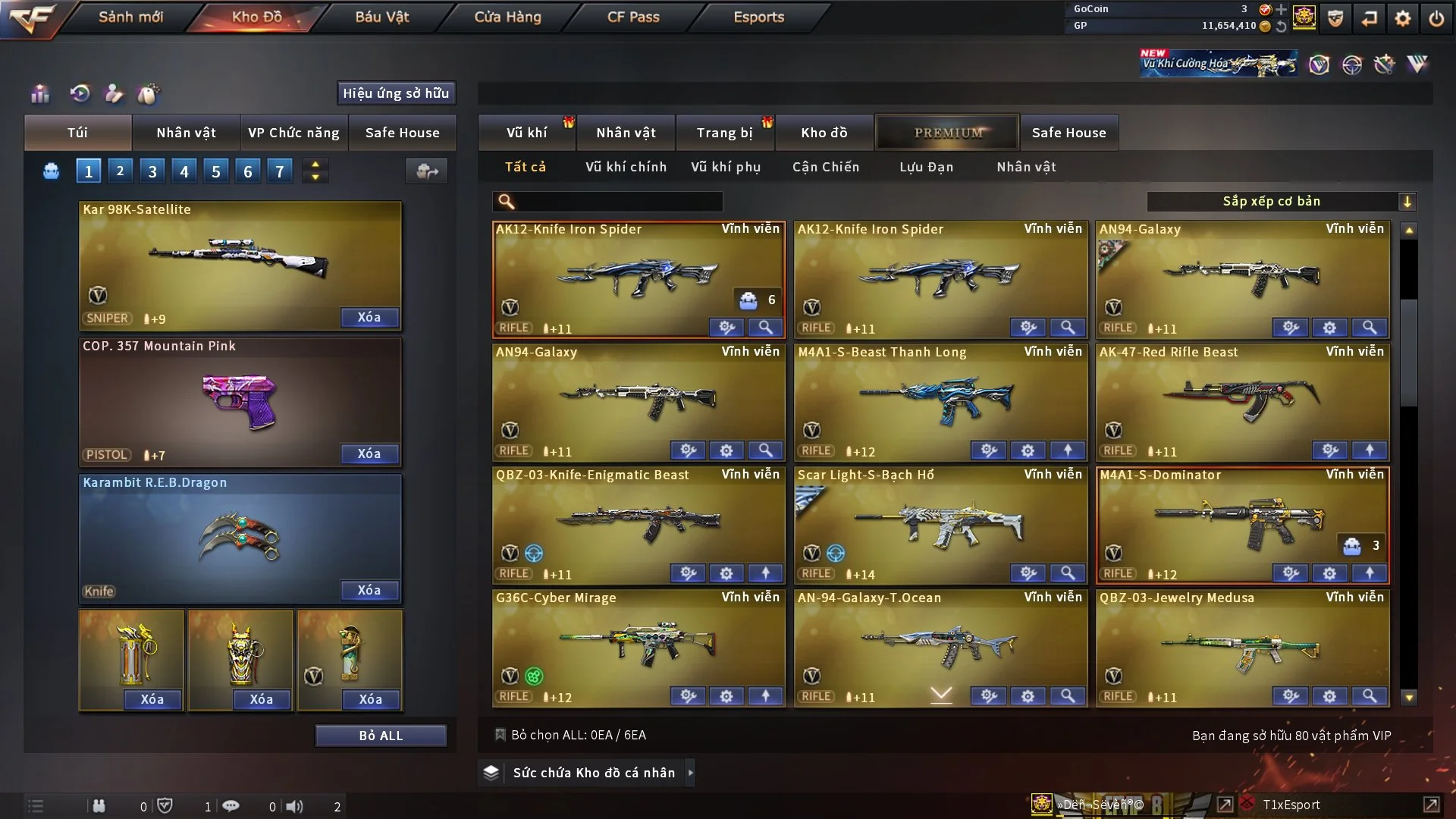The image size is (1456, 819).
Task: Show the Cận Chiến category
Action: point(826,167)
